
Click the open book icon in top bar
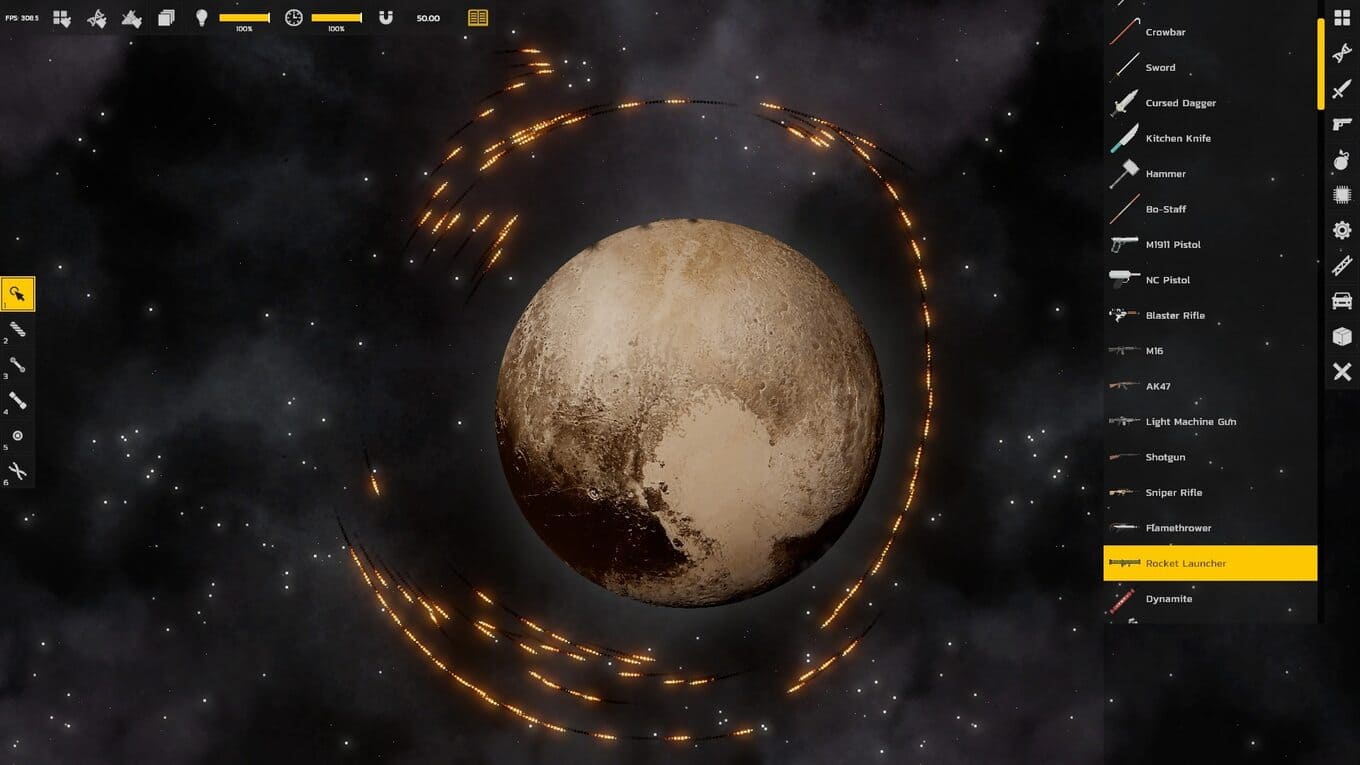(478, 18)
